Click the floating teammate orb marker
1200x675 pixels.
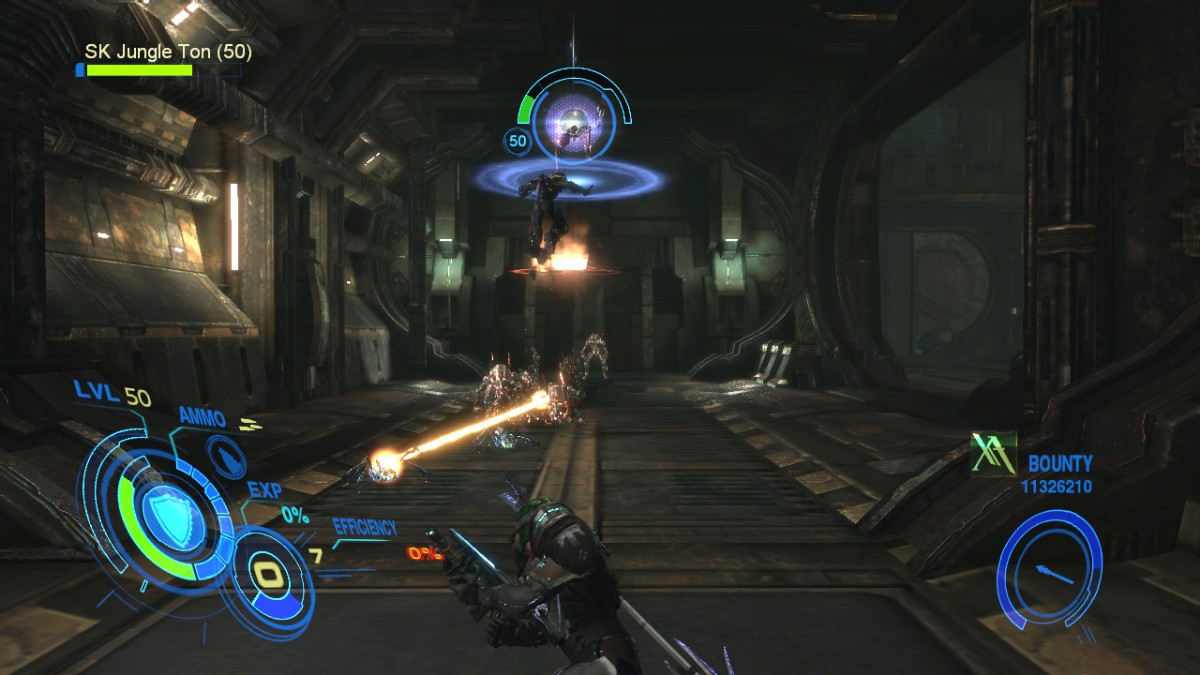(572, 122)
